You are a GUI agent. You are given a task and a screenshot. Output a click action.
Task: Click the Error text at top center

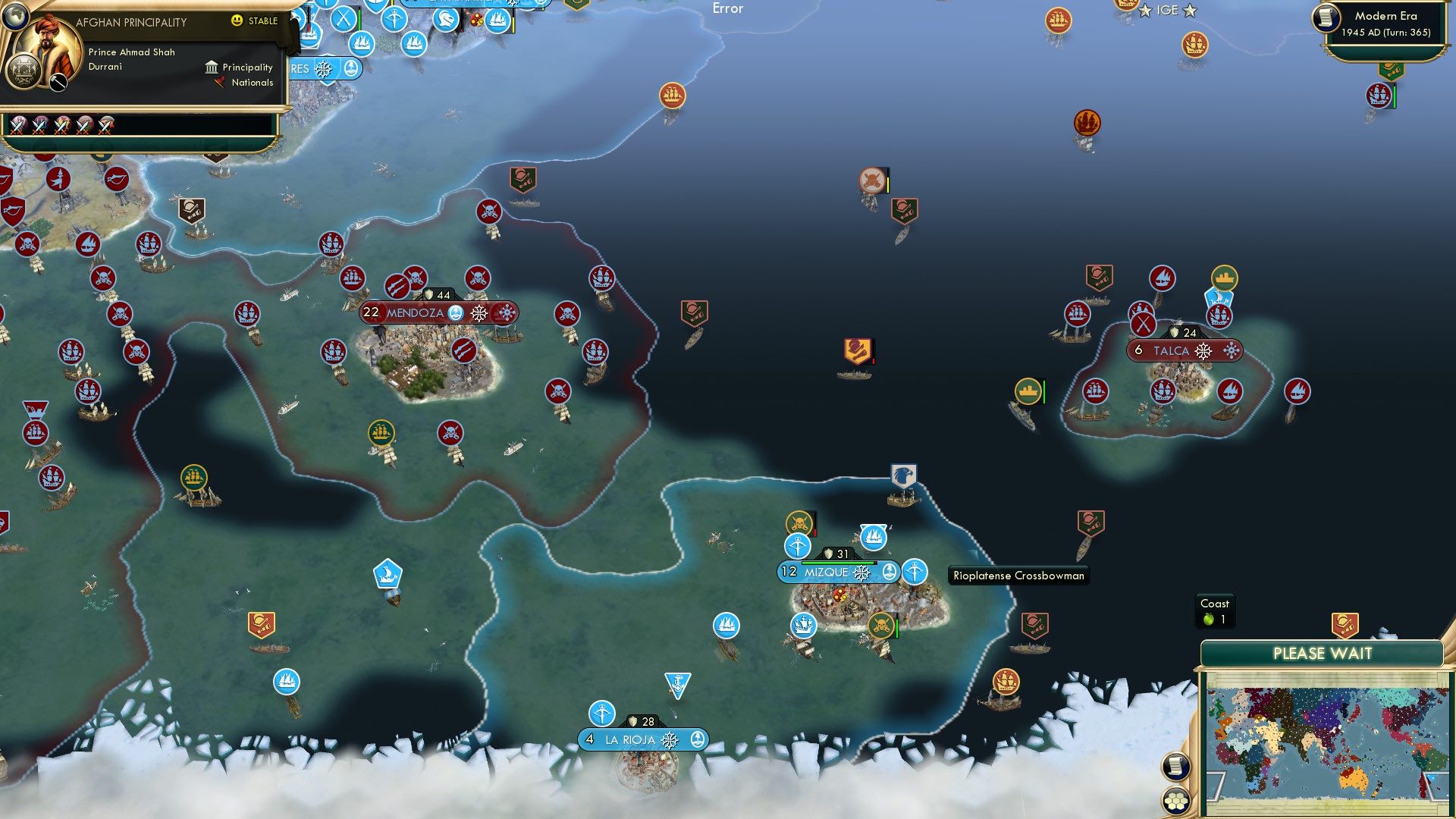click(727, 8)
